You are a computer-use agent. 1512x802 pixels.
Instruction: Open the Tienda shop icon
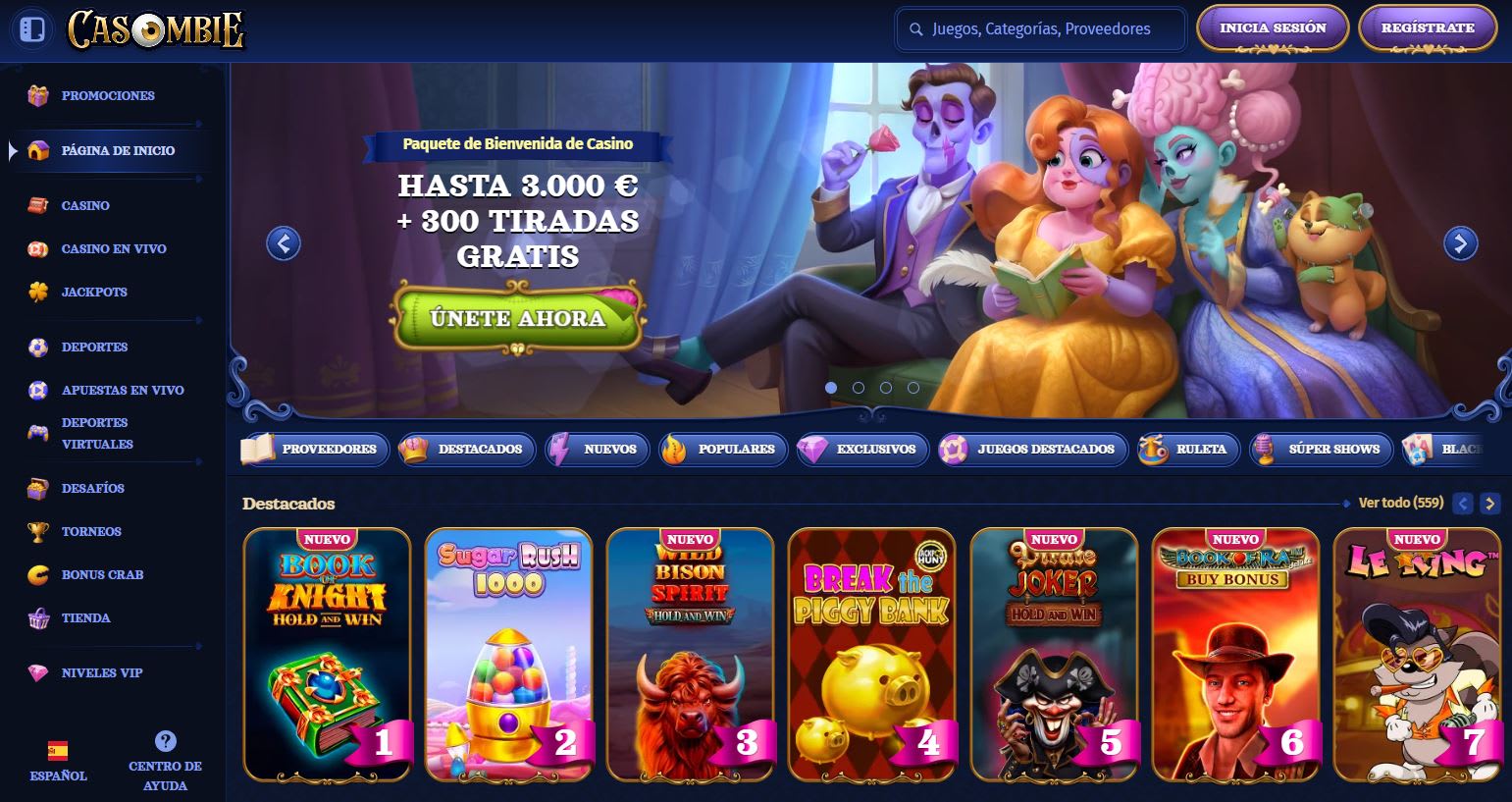point(37,617)
